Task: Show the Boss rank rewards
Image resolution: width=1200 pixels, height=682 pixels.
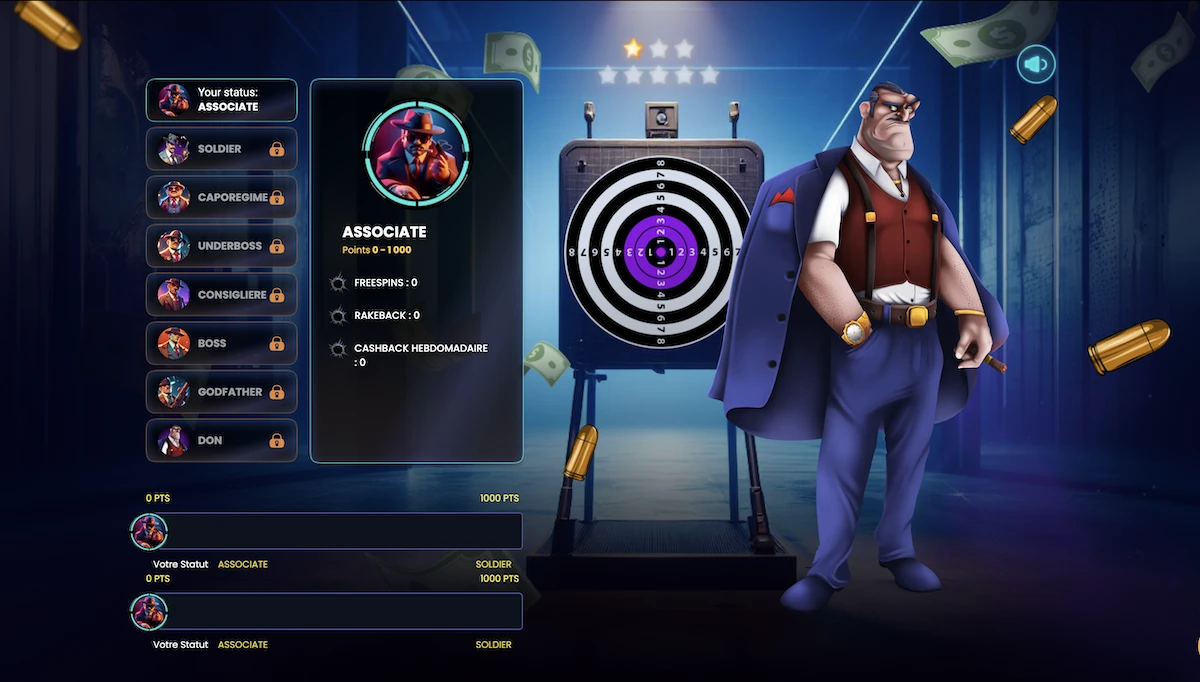Action: [222, 343]
